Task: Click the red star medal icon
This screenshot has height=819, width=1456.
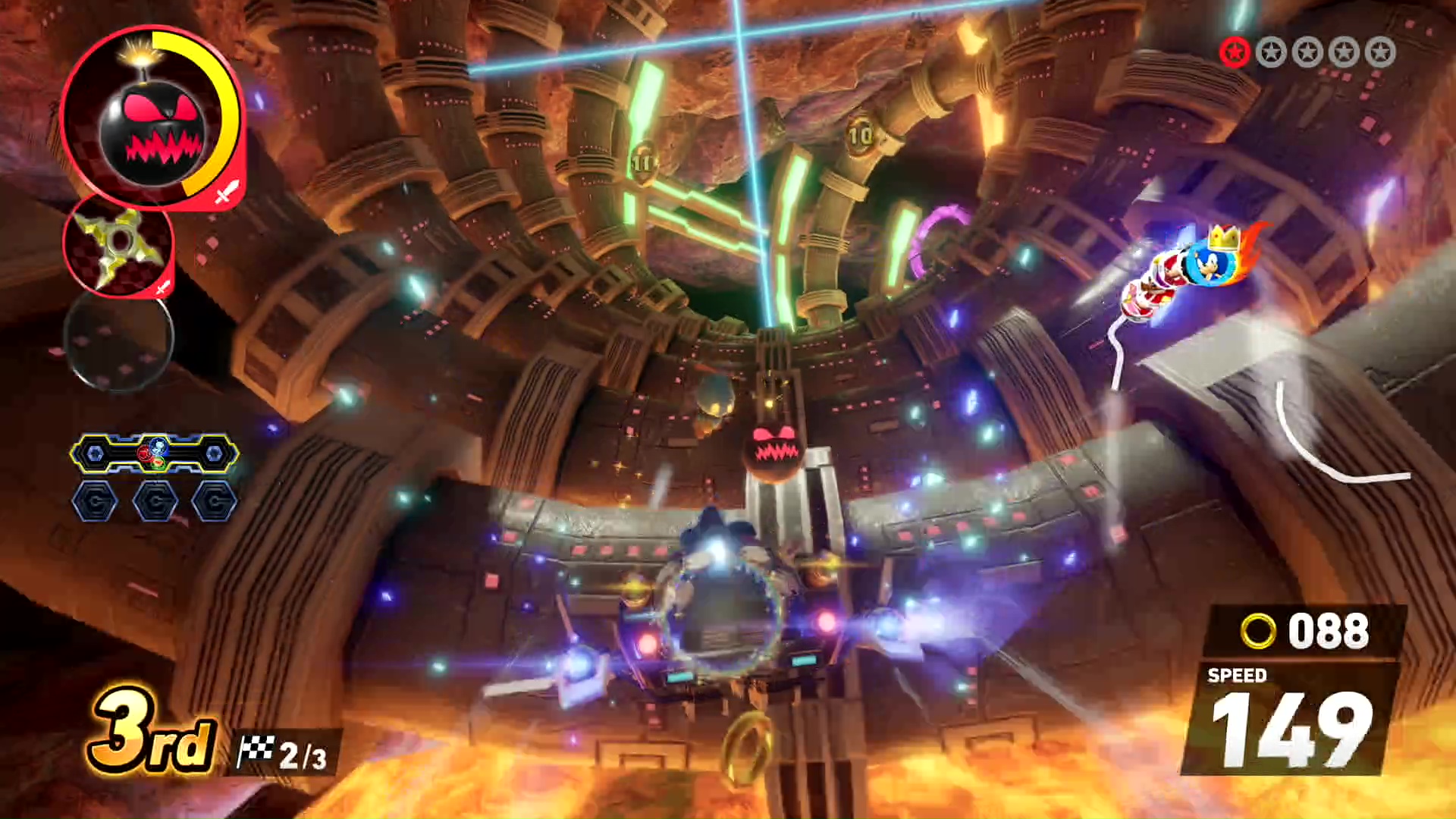Action: click(1235, 52)
